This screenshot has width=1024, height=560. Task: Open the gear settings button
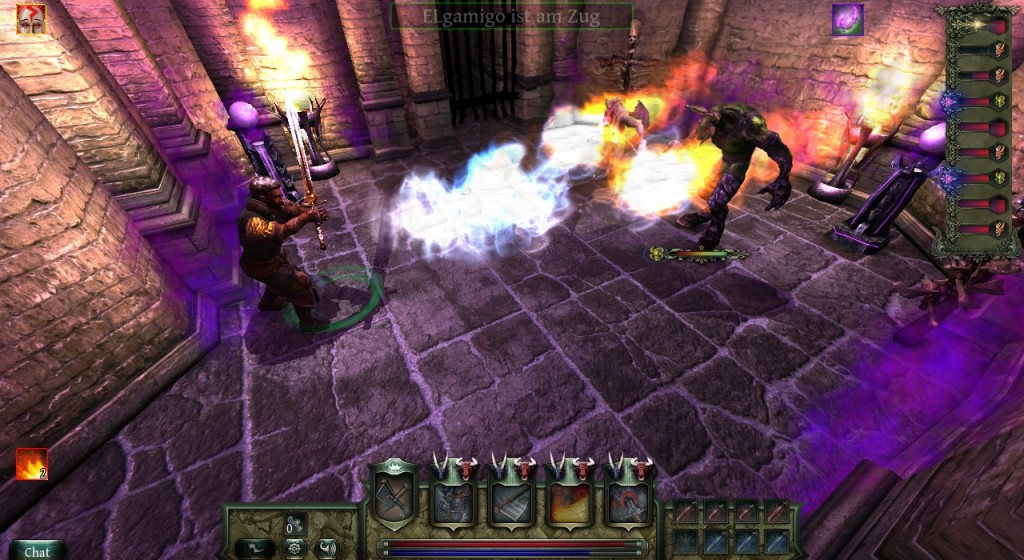tap(295, 548)
